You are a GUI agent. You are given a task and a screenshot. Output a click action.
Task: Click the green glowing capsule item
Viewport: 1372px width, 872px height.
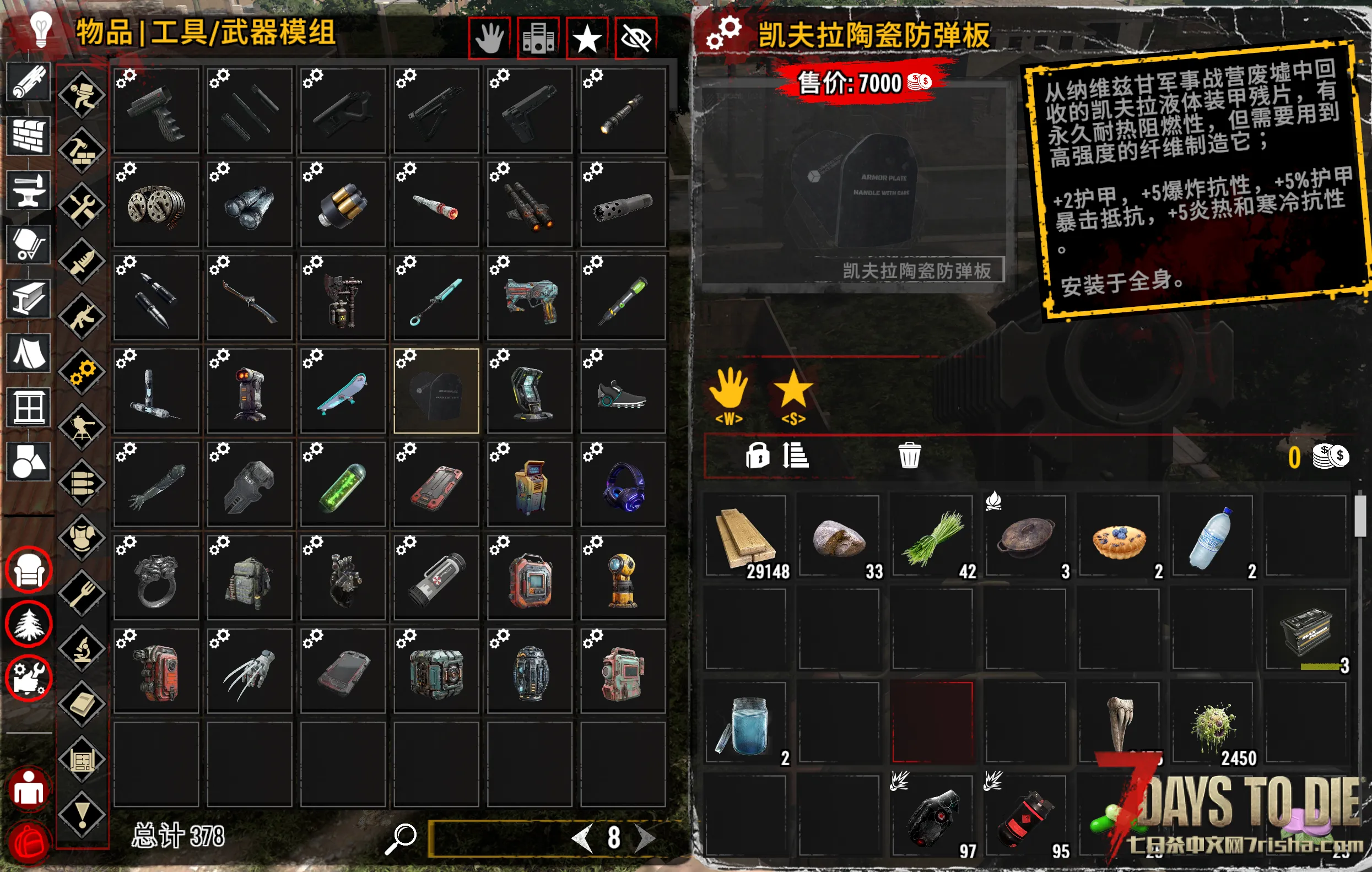coord(342,484)
